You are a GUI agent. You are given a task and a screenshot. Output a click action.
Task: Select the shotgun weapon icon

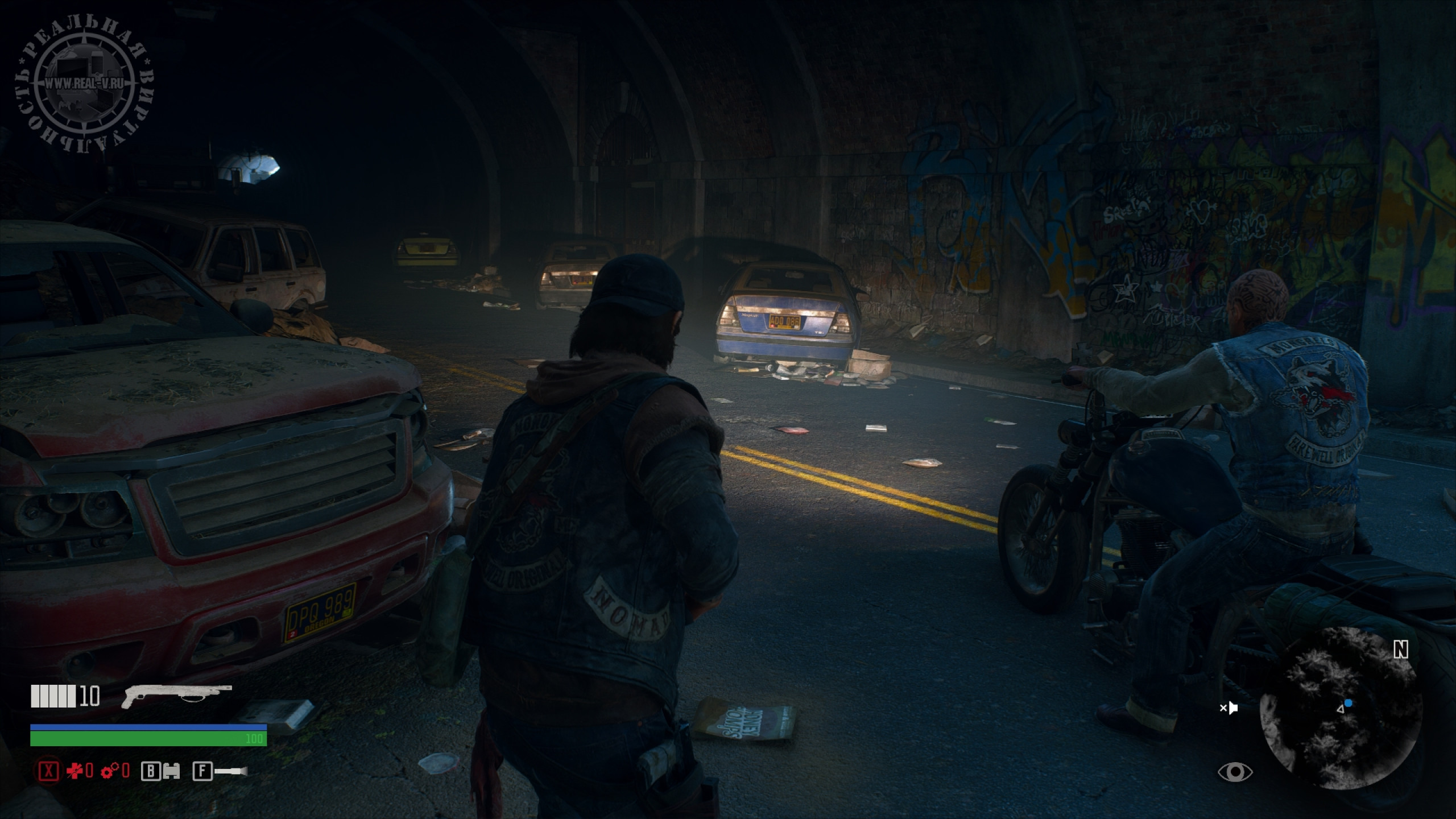pyautogui.click(x=176, y=696)
